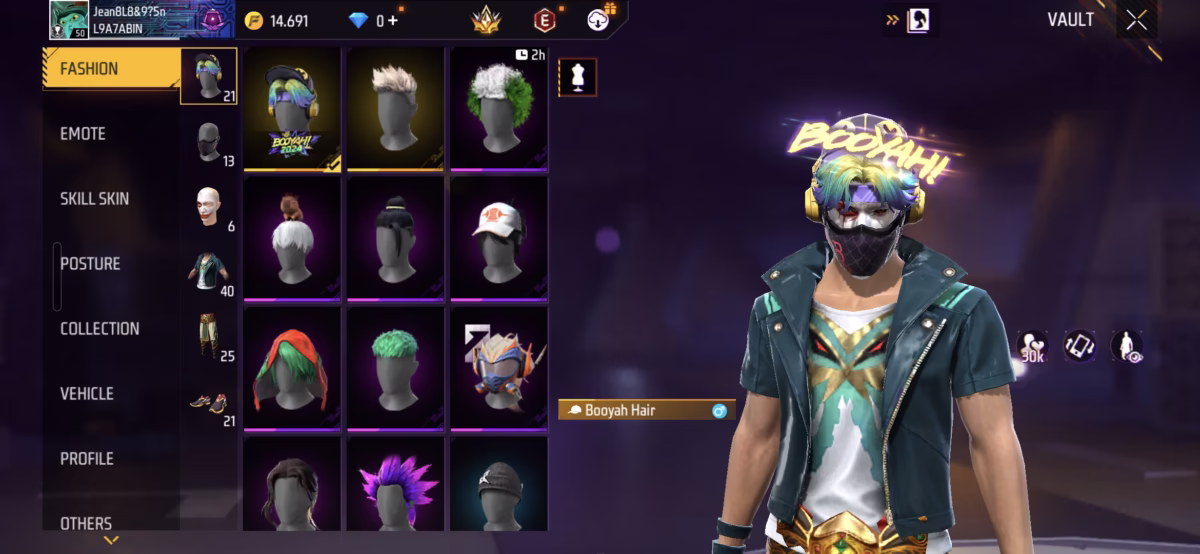Open the Posture category
This screenshot has width=1200, height=554.
[x=90, y=264]
